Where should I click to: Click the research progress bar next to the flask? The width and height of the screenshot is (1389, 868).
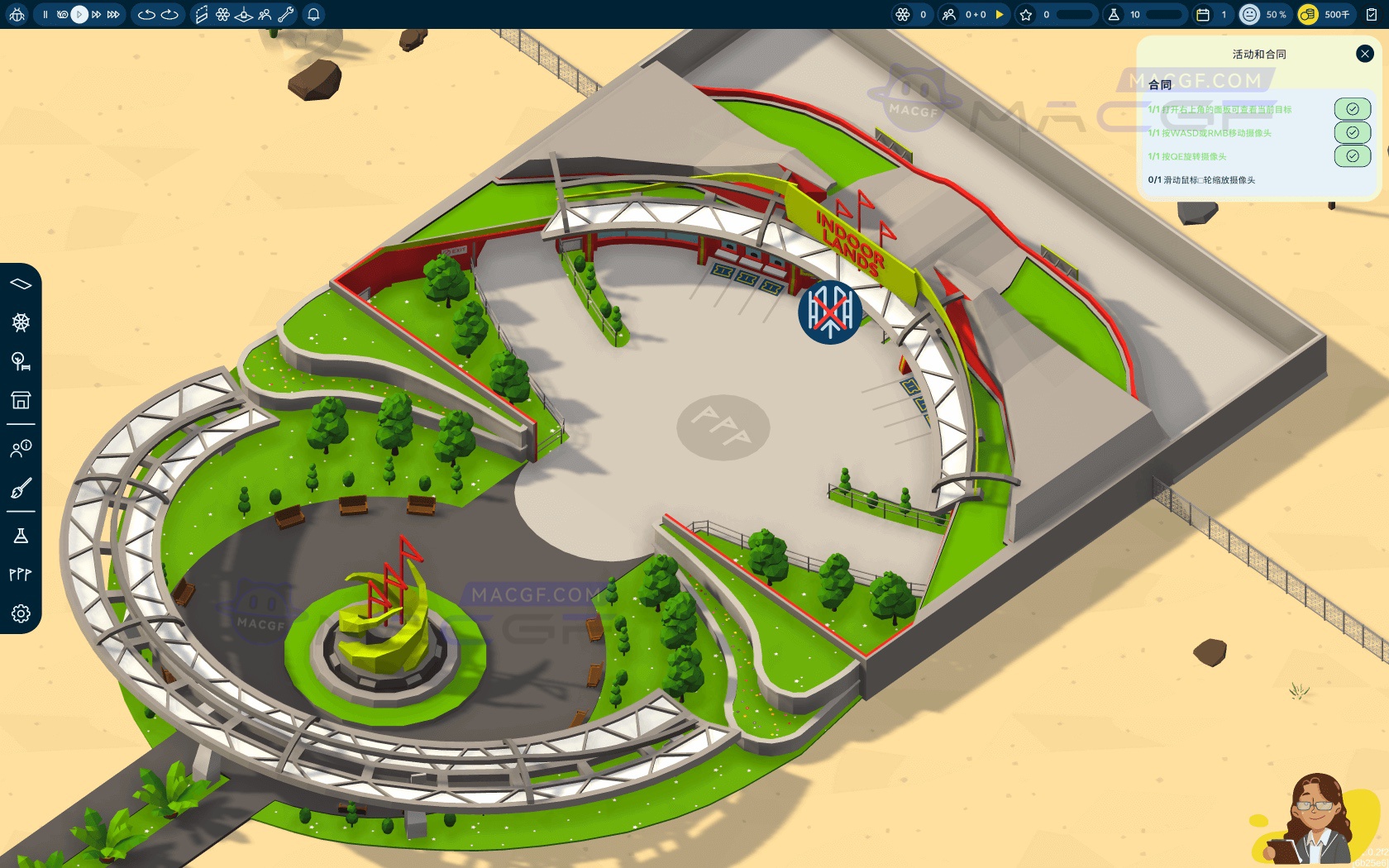pyautogui.click(x=1165, y=14)
